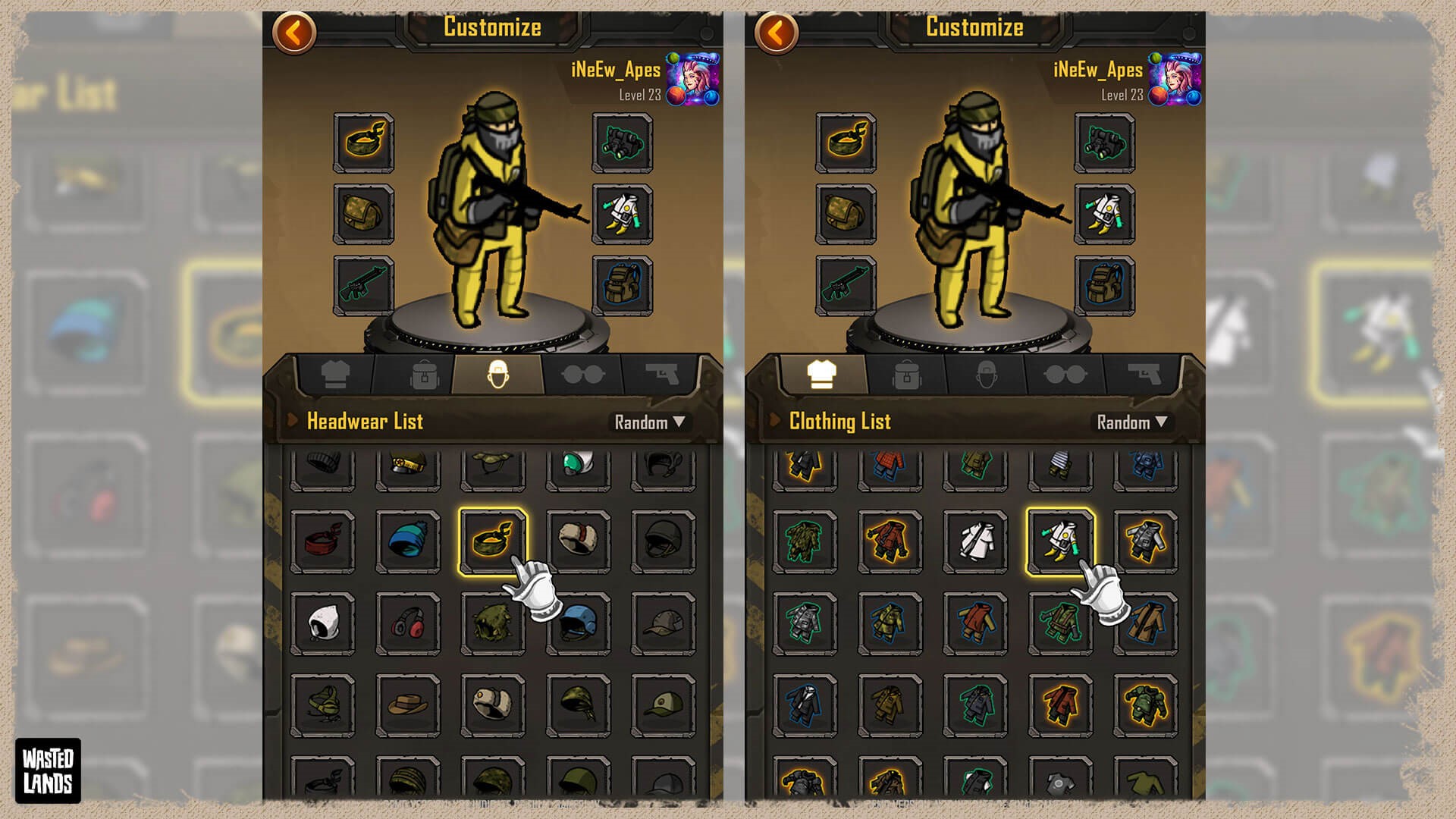This screenshot has height=819, width=1456.
Task: Pick the white hood headwear
Action: [323, 624]
